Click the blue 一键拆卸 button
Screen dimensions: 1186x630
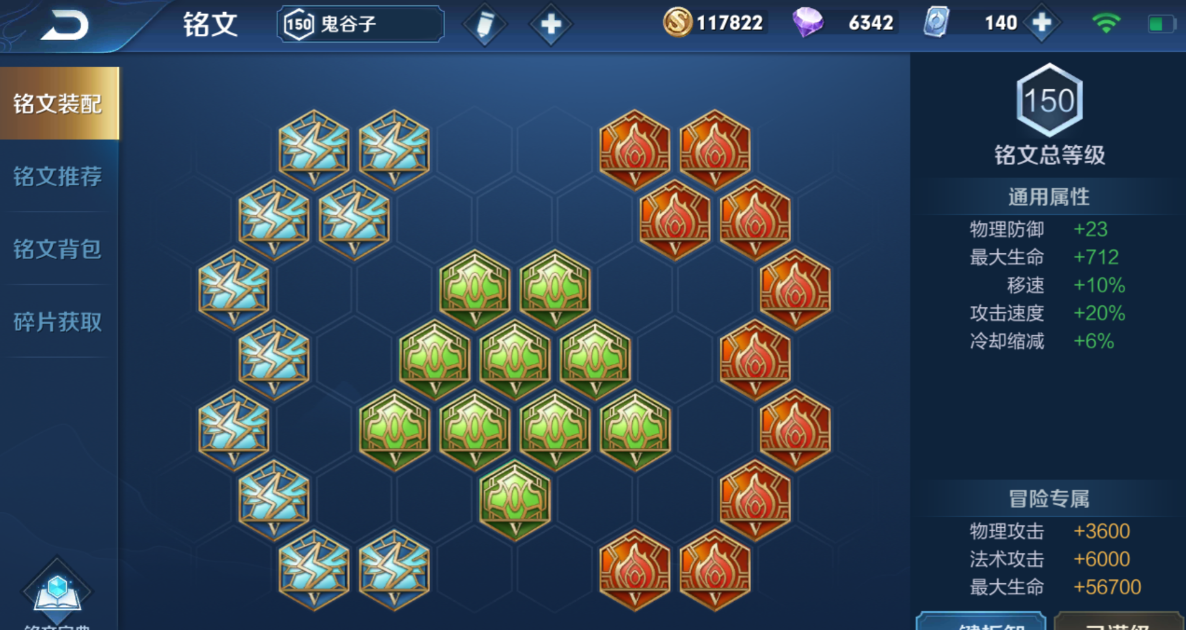[x=980, y=621]
